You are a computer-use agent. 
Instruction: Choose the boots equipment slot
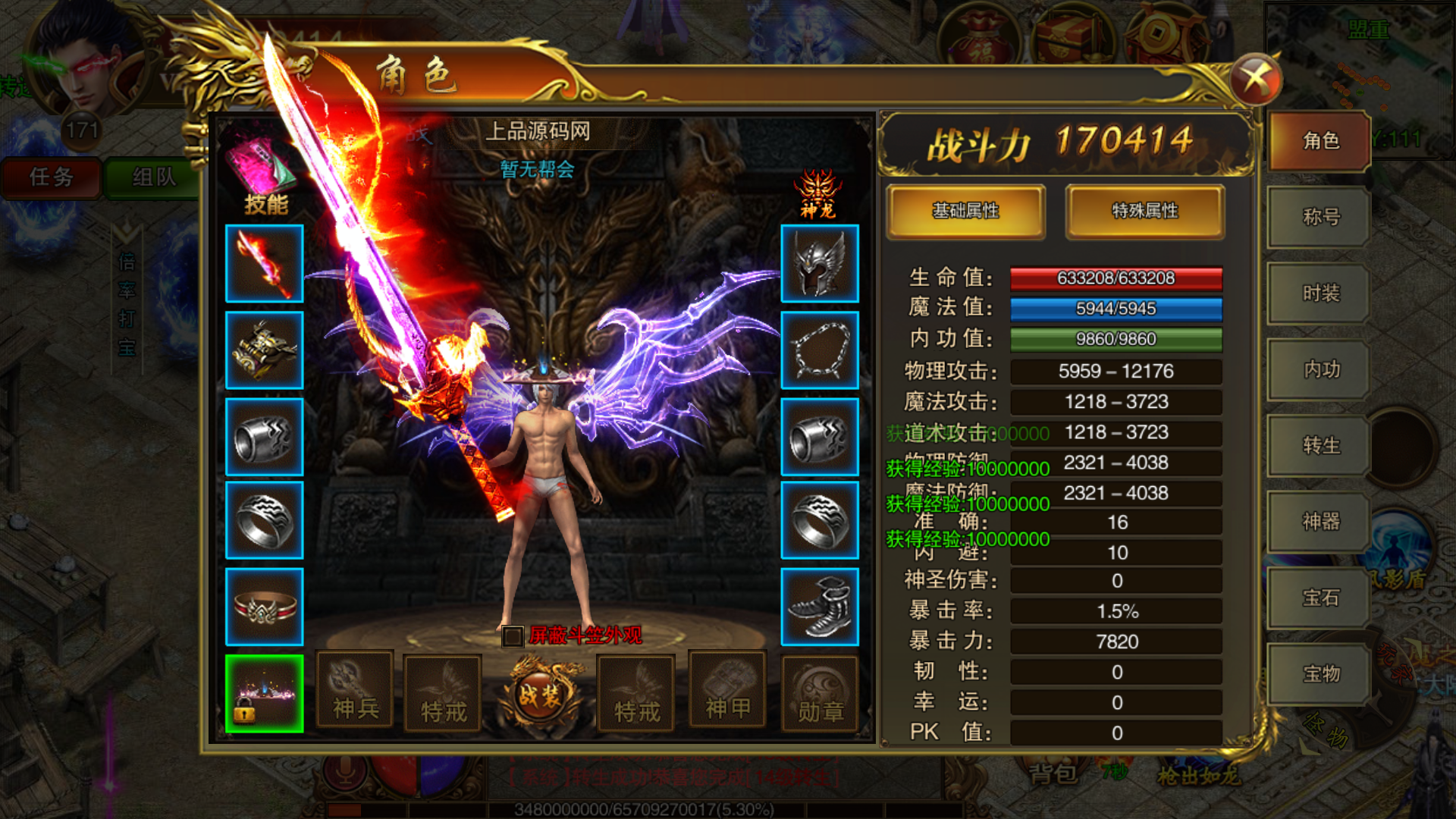(820, 607)
